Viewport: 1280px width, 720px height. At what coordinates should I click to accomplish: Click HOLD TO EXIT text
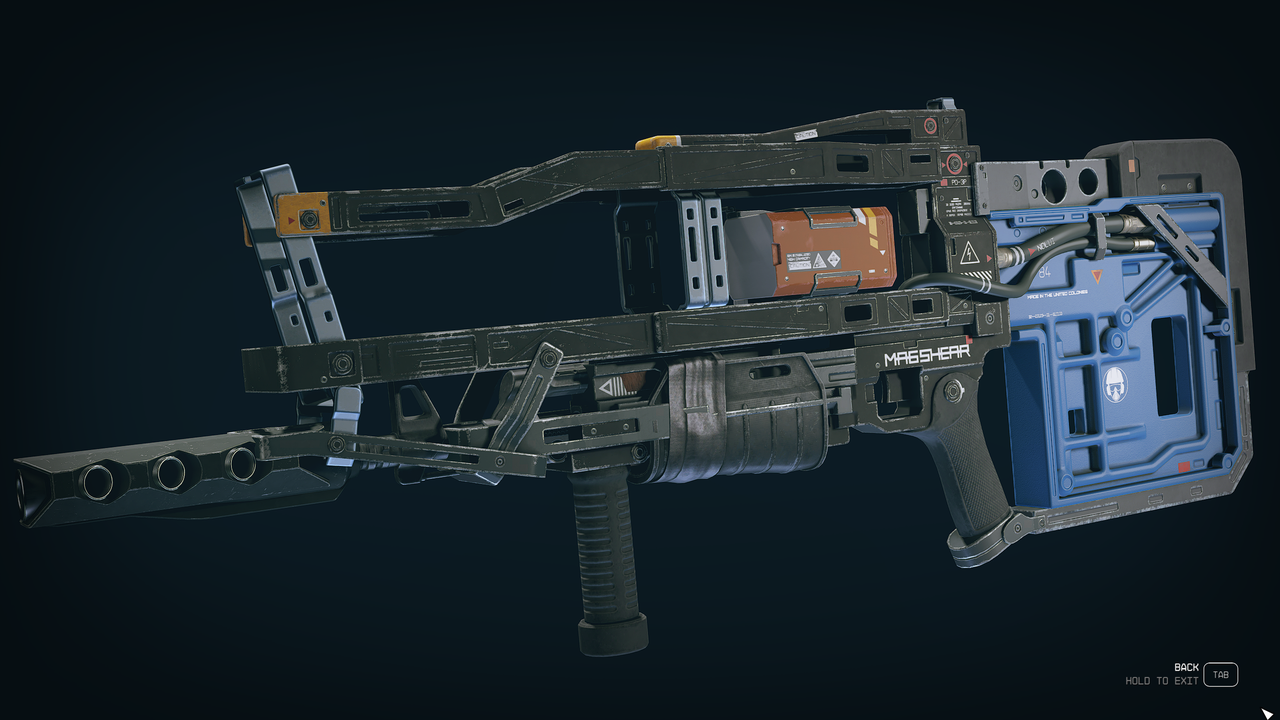click(1163, 678)
